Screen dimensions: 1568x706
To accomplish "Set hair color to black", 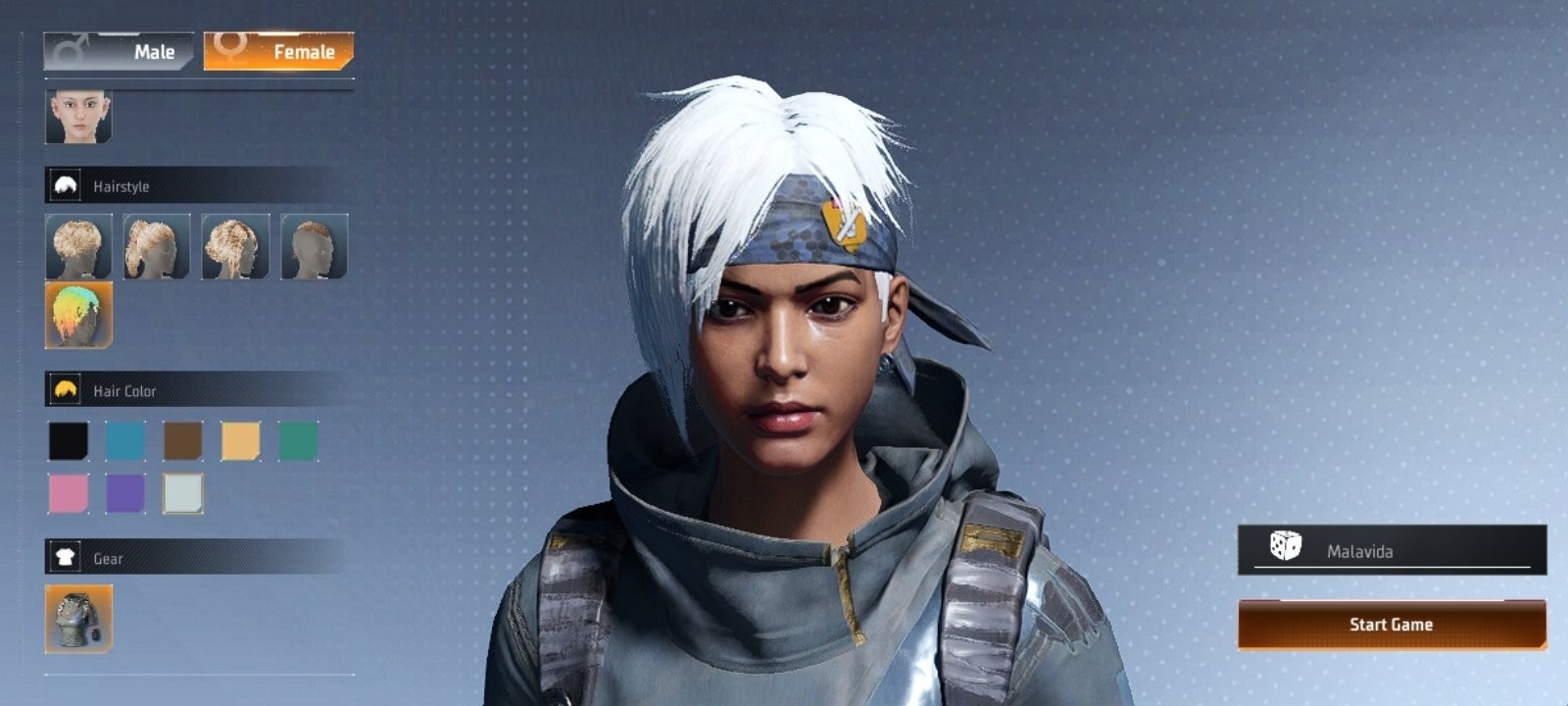I will 69,441.
